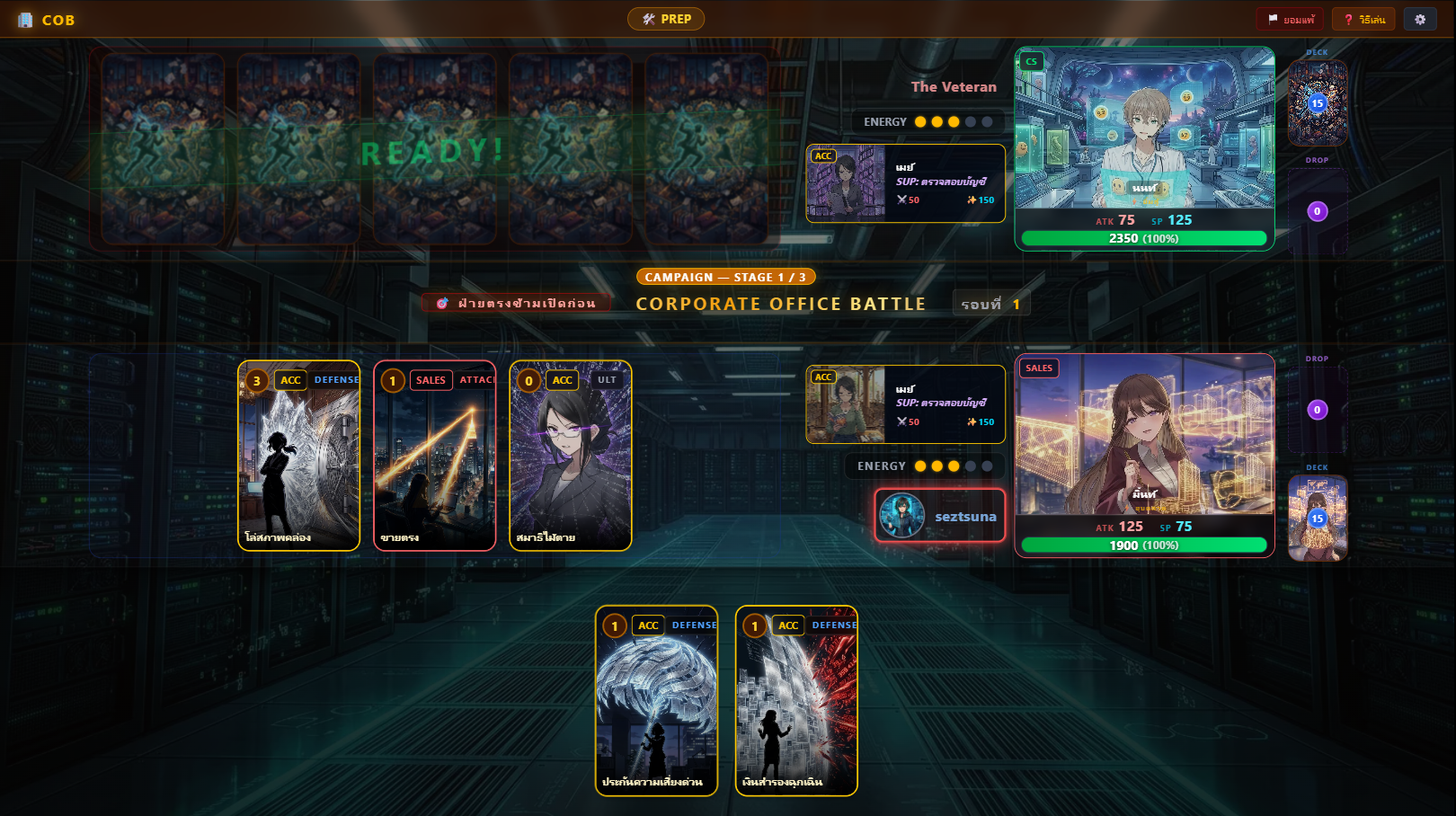The width and height of the screenshot is (1456, 816).
Task: Click the SALES badge on มินท์'s card
Action: pyautogui.click(x=1039, y=368)
